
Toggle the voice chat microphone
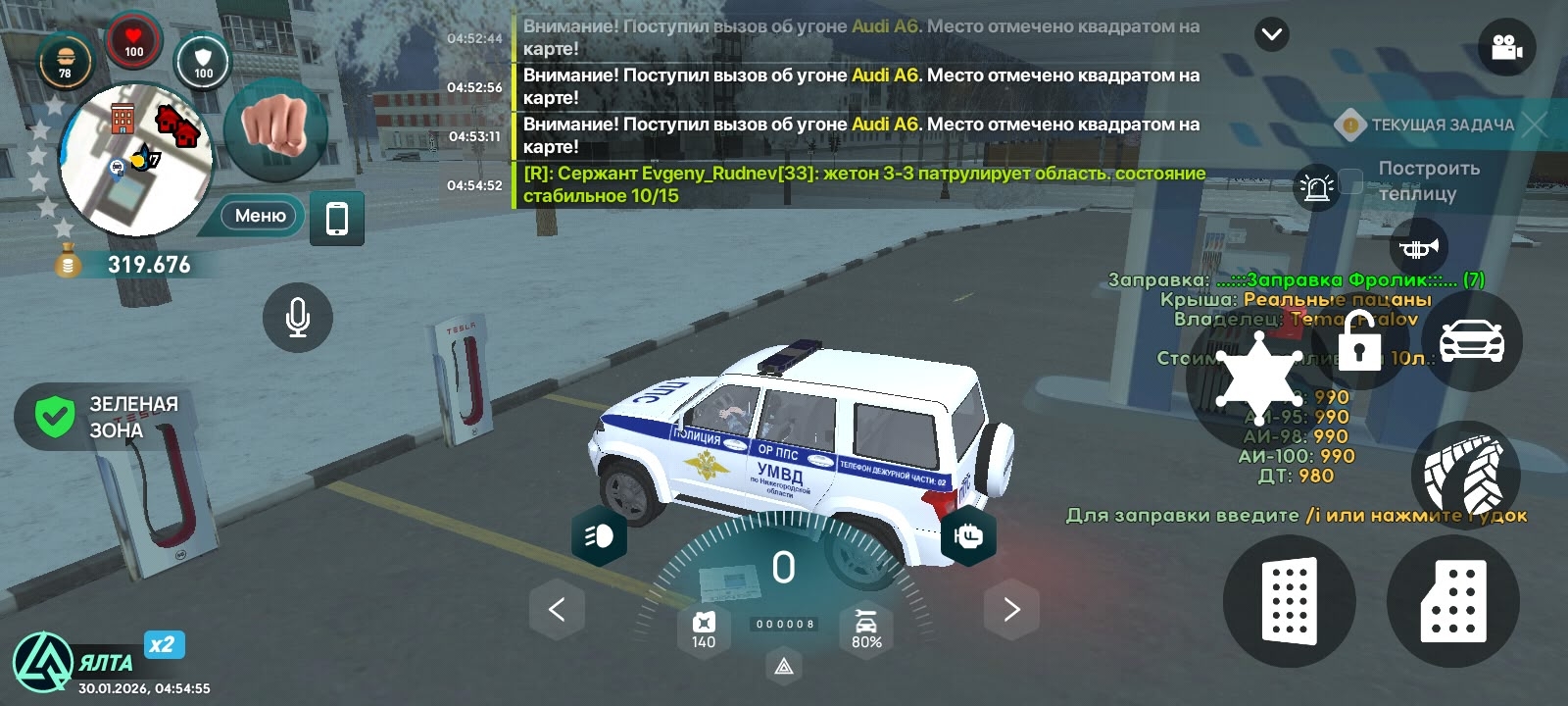point(298,317)
